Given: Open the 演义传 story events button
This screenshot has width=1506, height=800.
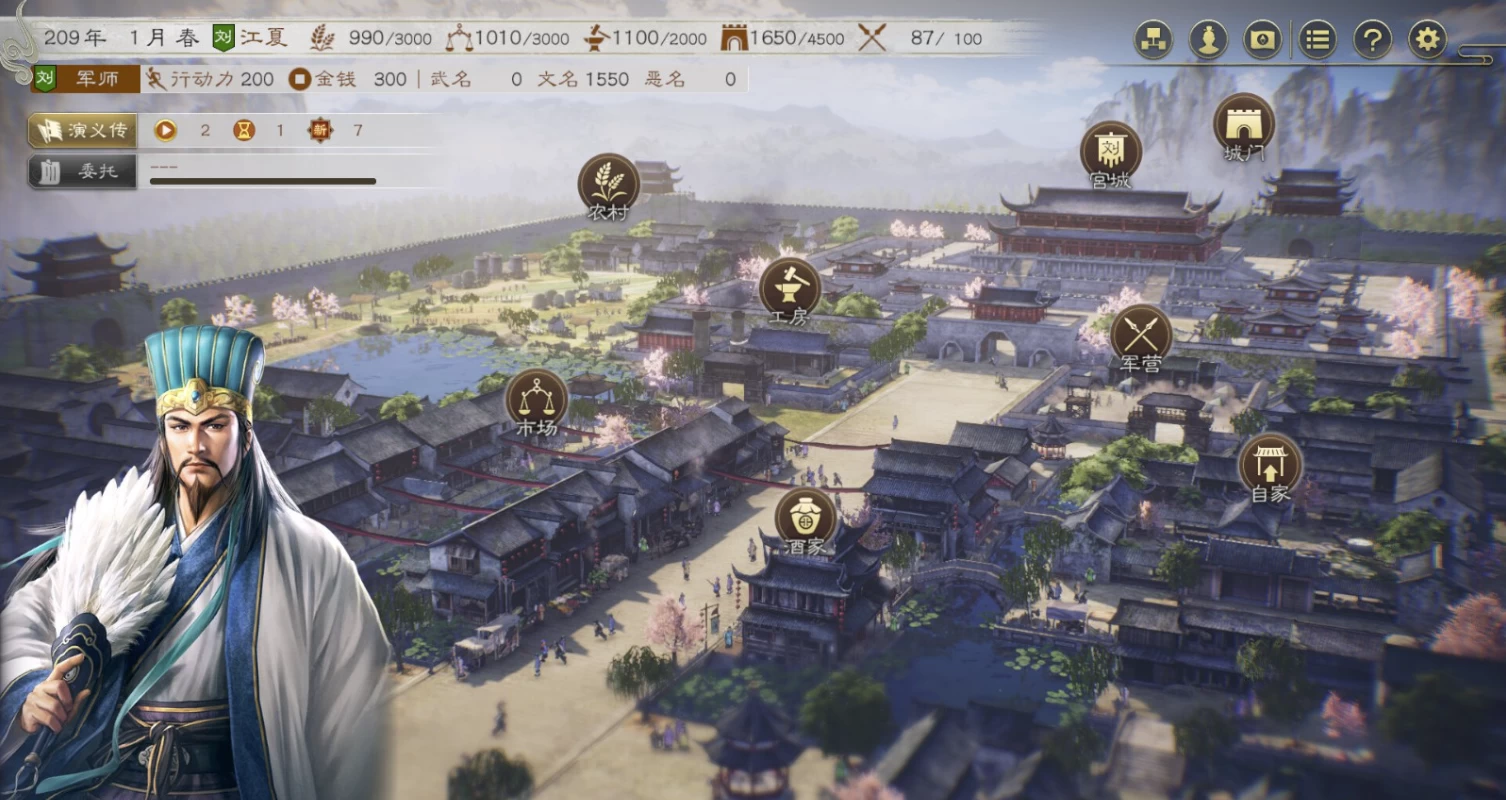Looking at the screenshot, I should 84,130.
